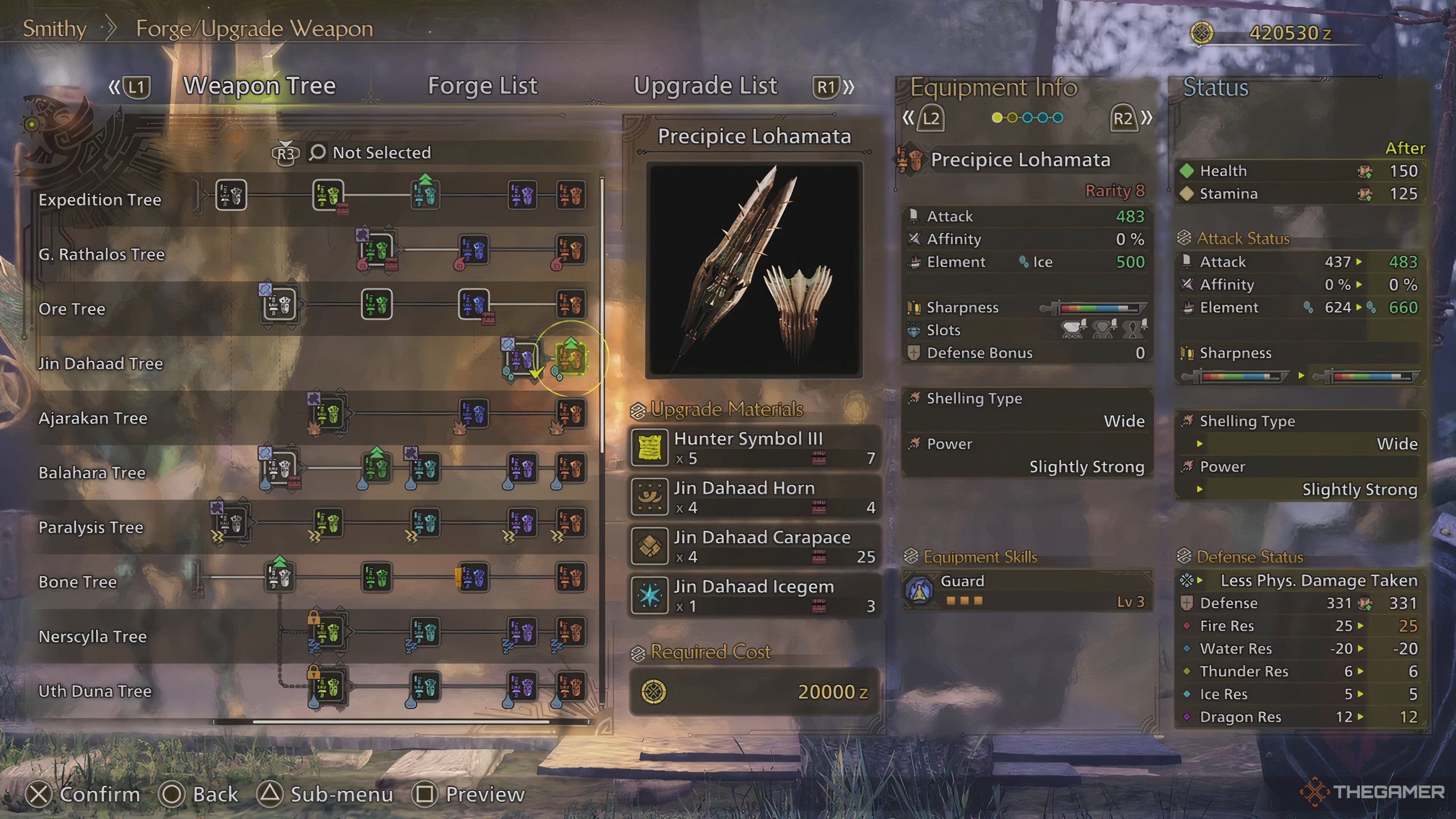
Task: Select the Hunter Symbol III material row
Action: click(x=754, y=448)
